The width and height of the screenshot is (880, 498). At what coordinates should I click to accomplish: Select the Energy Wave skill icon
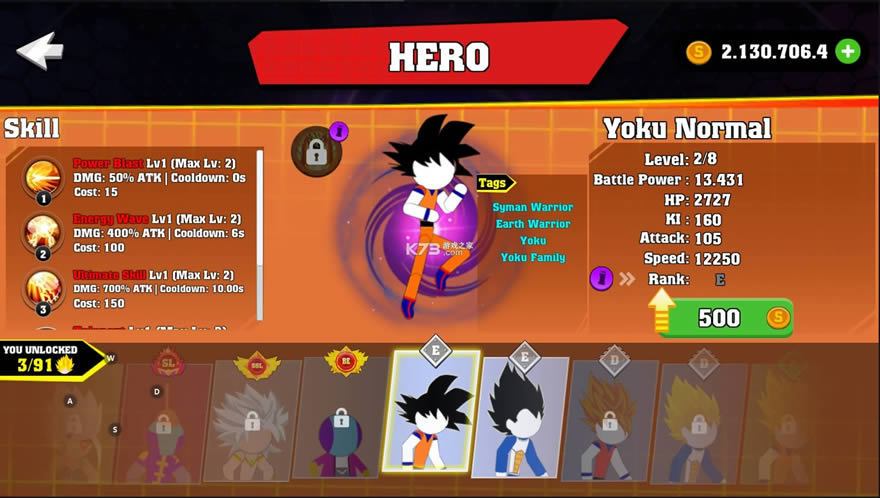tap(43, 234)
